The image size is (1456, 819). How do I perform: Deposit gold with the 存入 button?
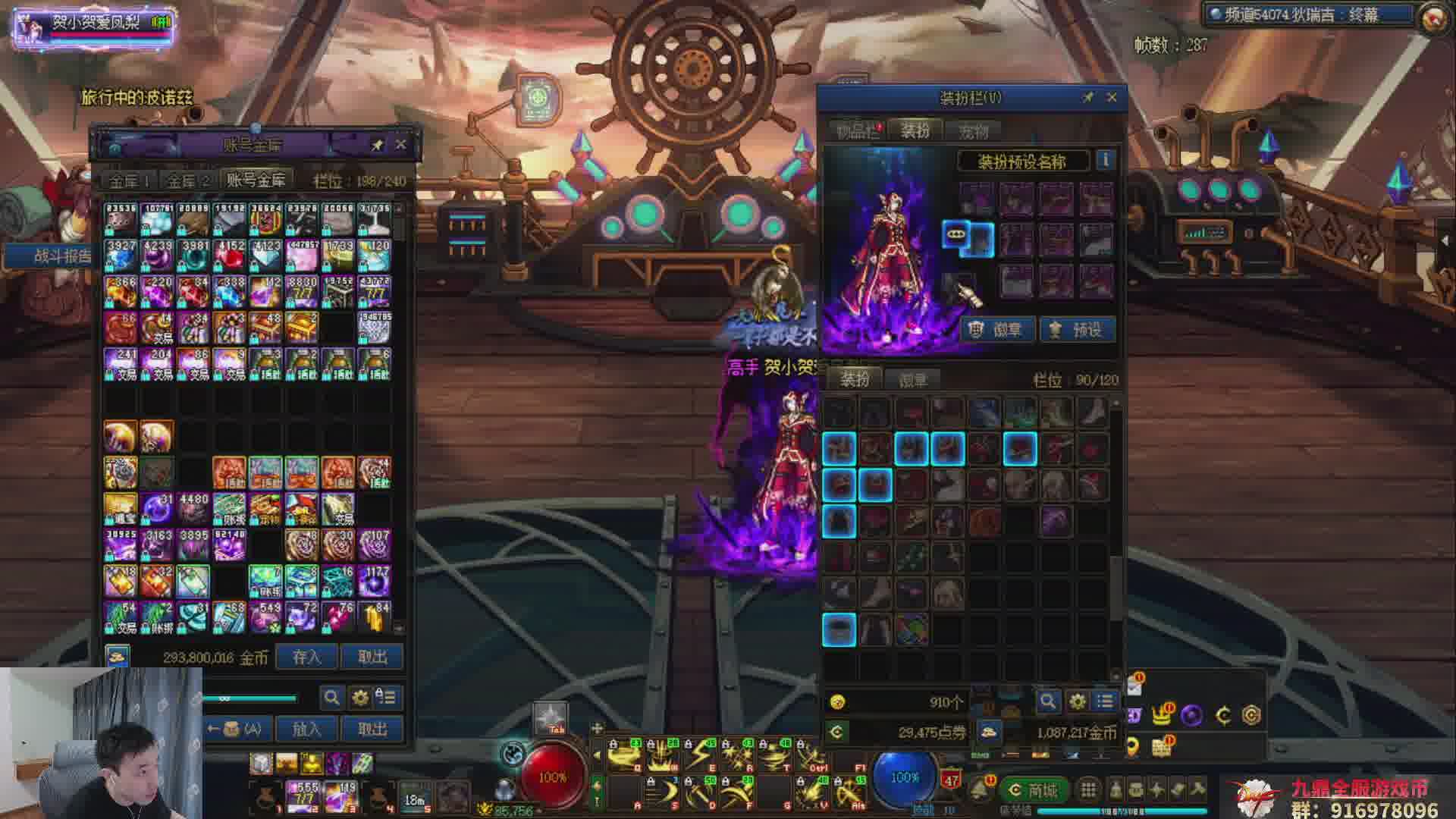307,657
